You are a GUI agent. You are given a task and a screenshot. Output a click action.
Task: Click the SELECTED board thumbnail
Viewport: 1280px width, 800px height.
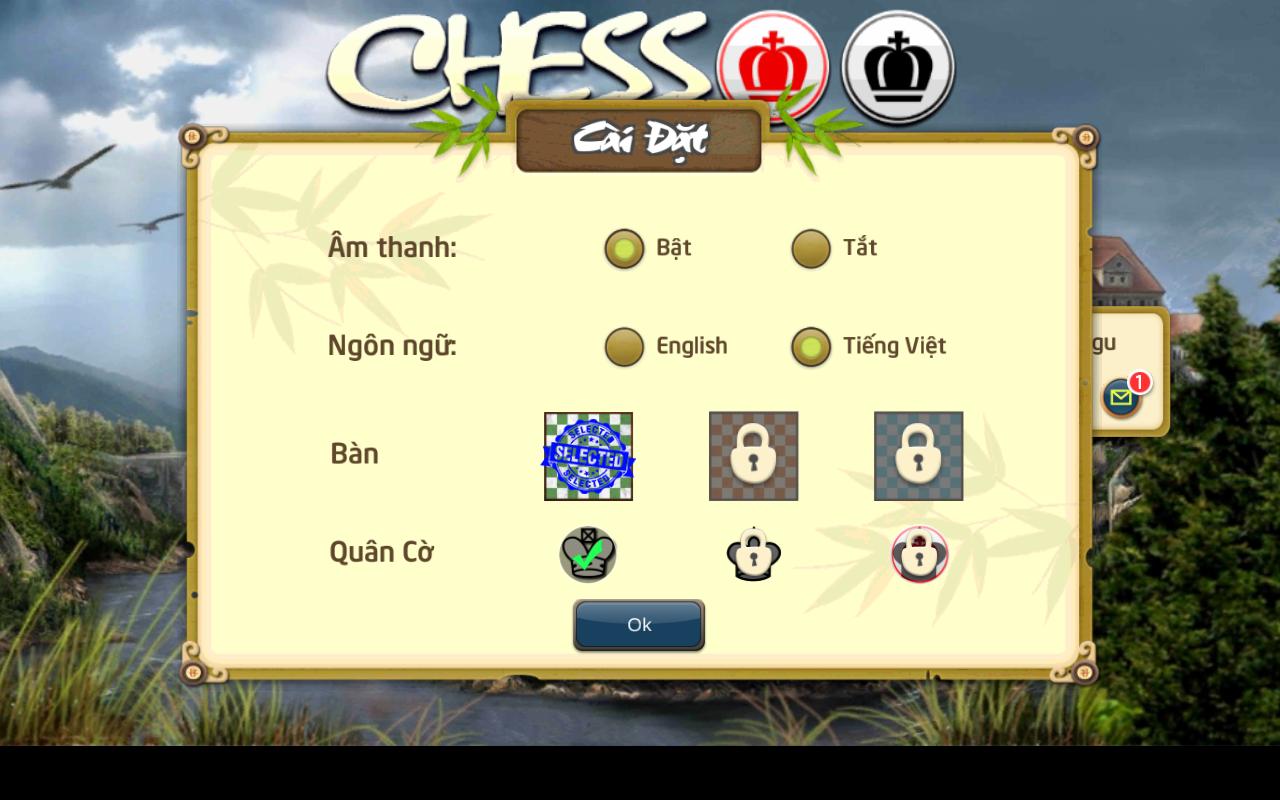pyautogui.click(x=588, y=454)
